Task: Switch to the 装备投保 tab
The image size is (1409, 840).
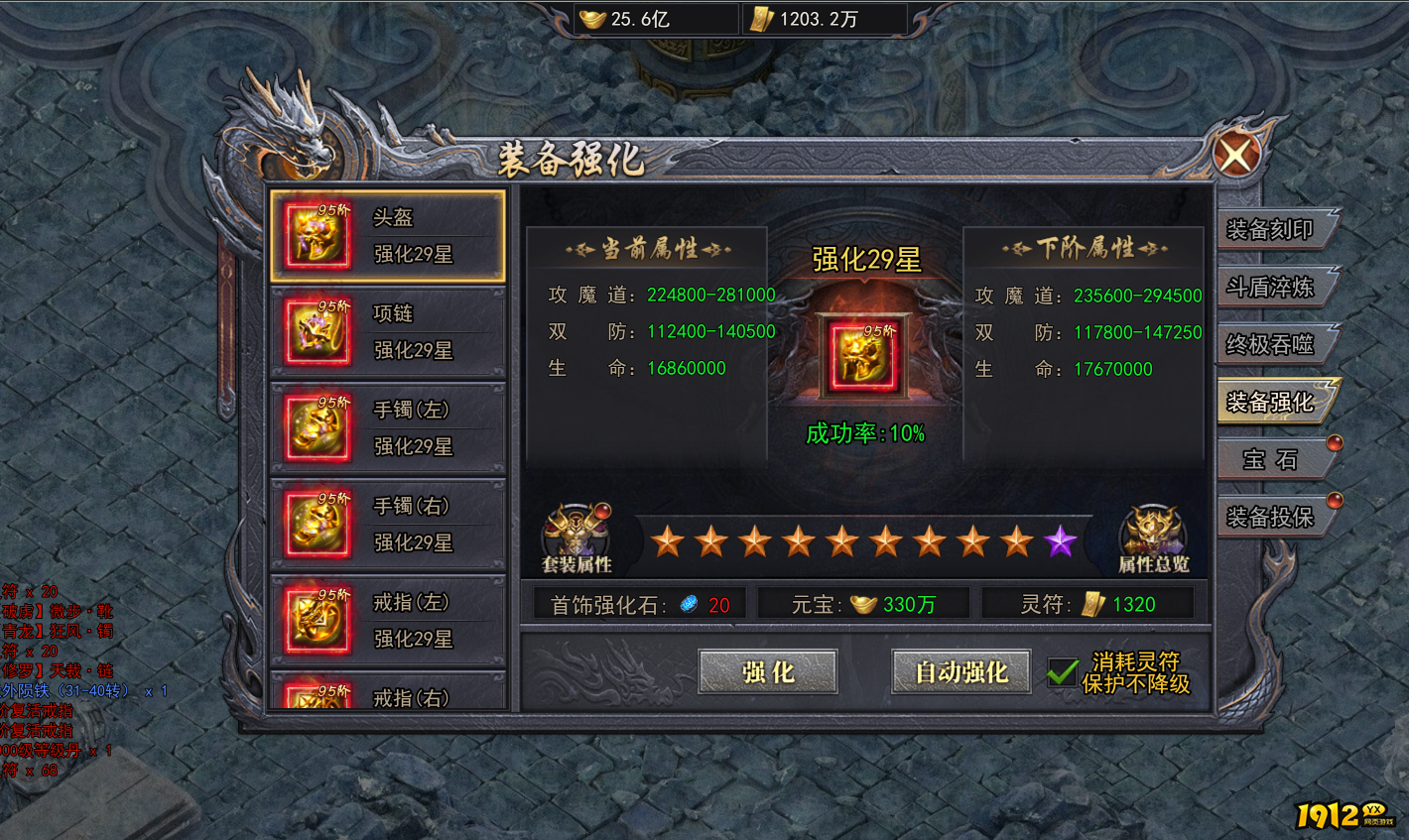Action: 1270,517
